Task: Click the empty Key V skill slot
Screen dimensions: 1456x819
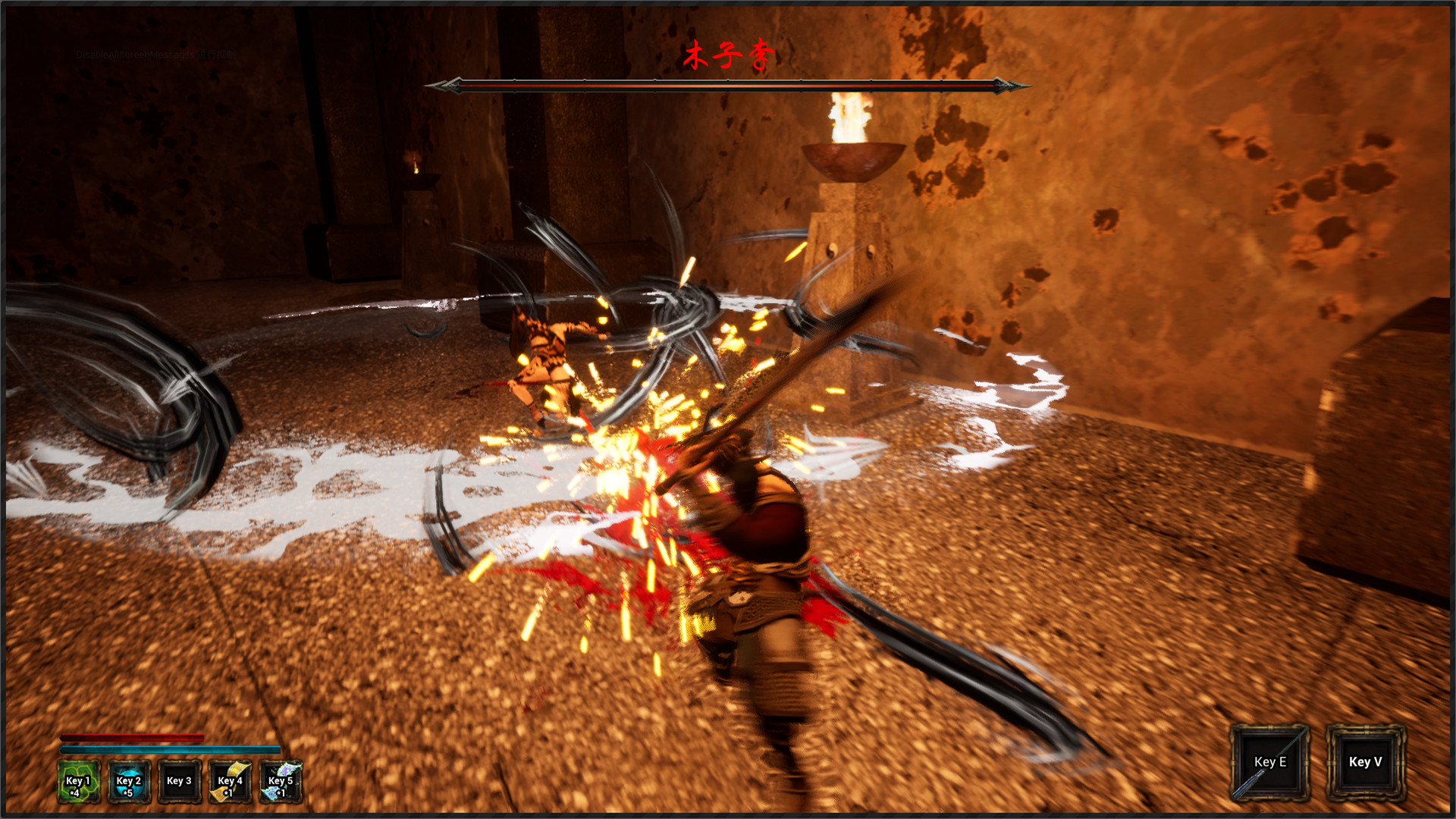Action: coord(1364,762)
